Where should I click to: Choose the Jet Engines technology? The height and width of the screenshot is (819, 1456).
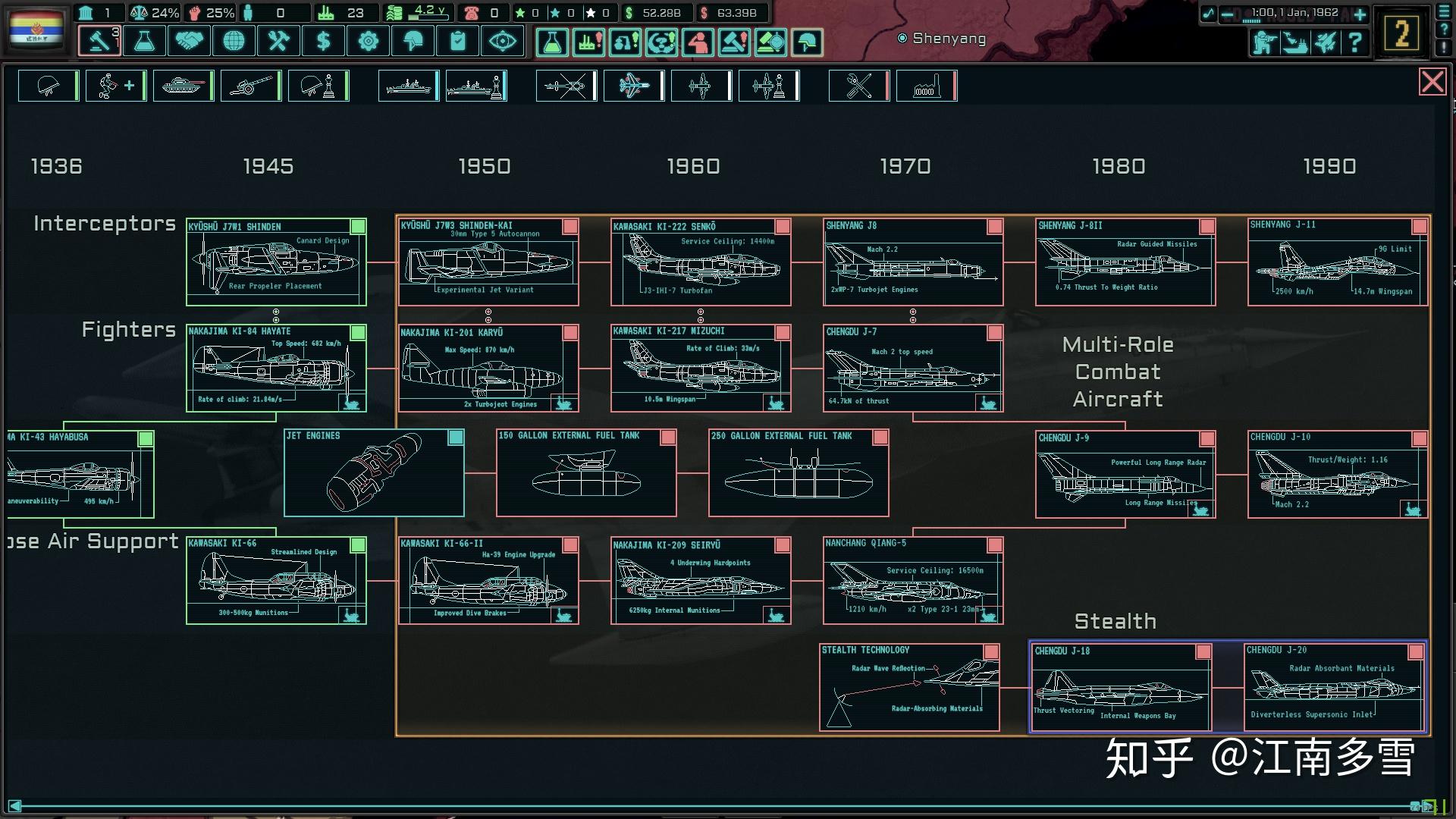tap(374, 473)
